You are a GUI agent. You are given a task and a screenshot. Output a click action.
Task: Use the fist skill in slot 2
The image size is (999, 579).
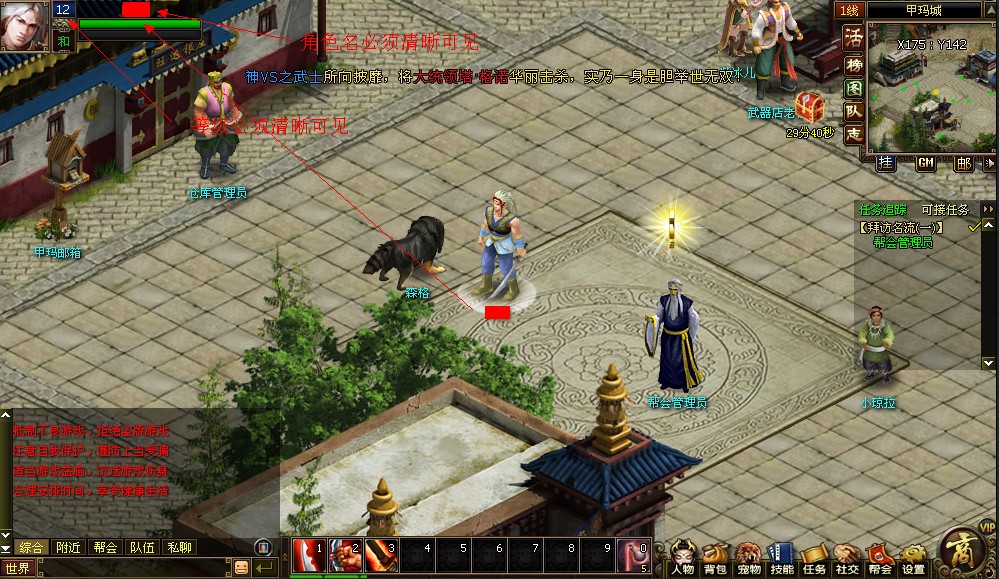(344, 553)
